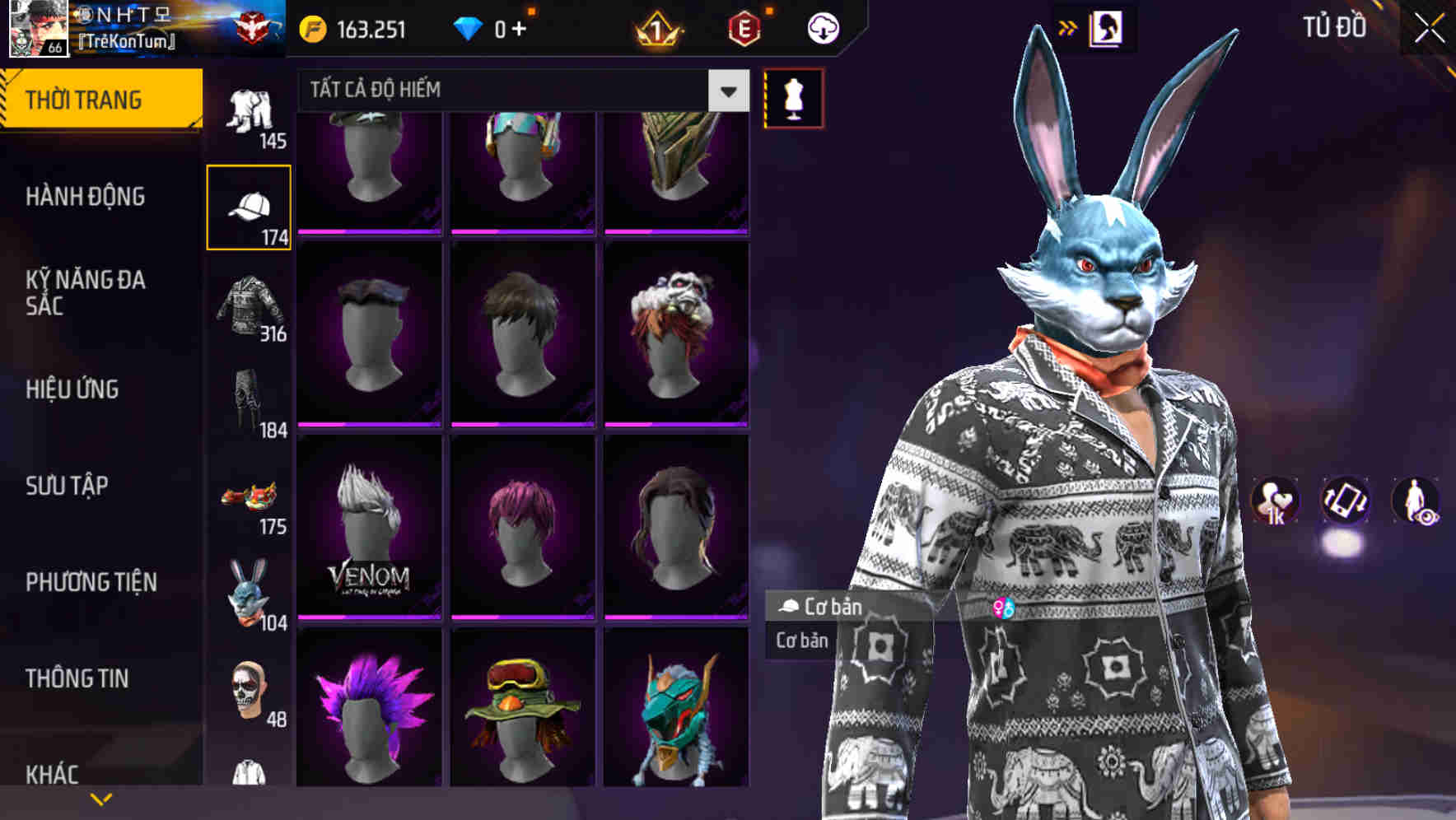Open the TẤT CẢ ĐỘ HIẾM rarity dropdown

[511, 91]
